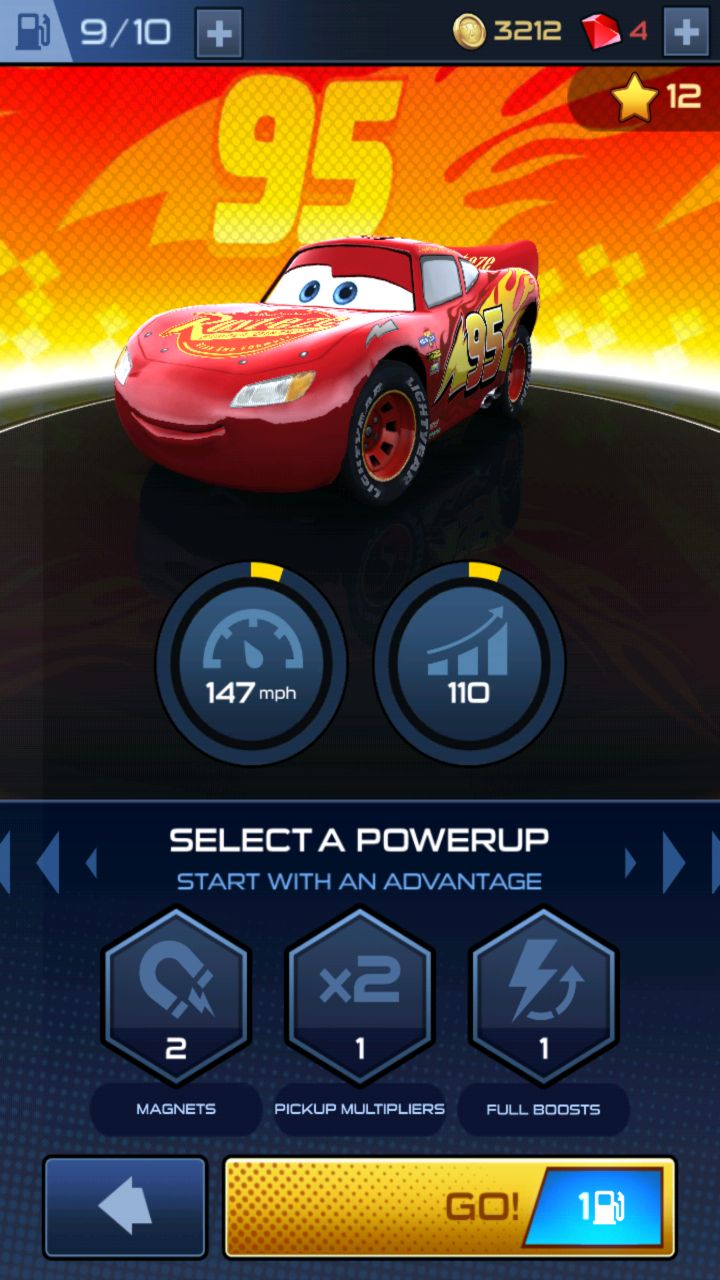Viewport: 720px width, 1280px height.
Task: Add more fuel with the plus button
Action: [218, 34]
